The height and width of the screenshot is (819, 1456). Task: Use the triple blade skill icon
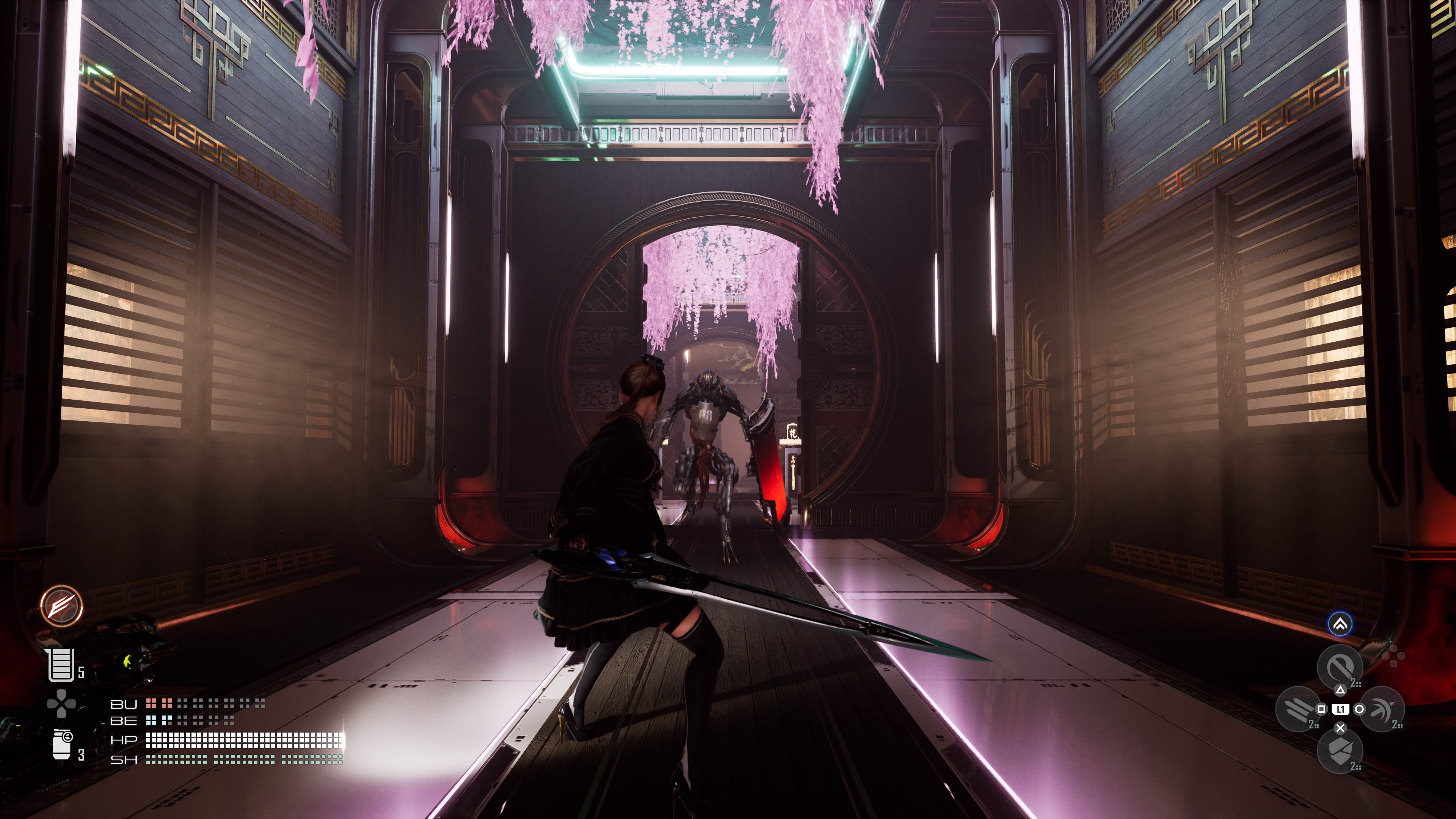point(1297,708)
